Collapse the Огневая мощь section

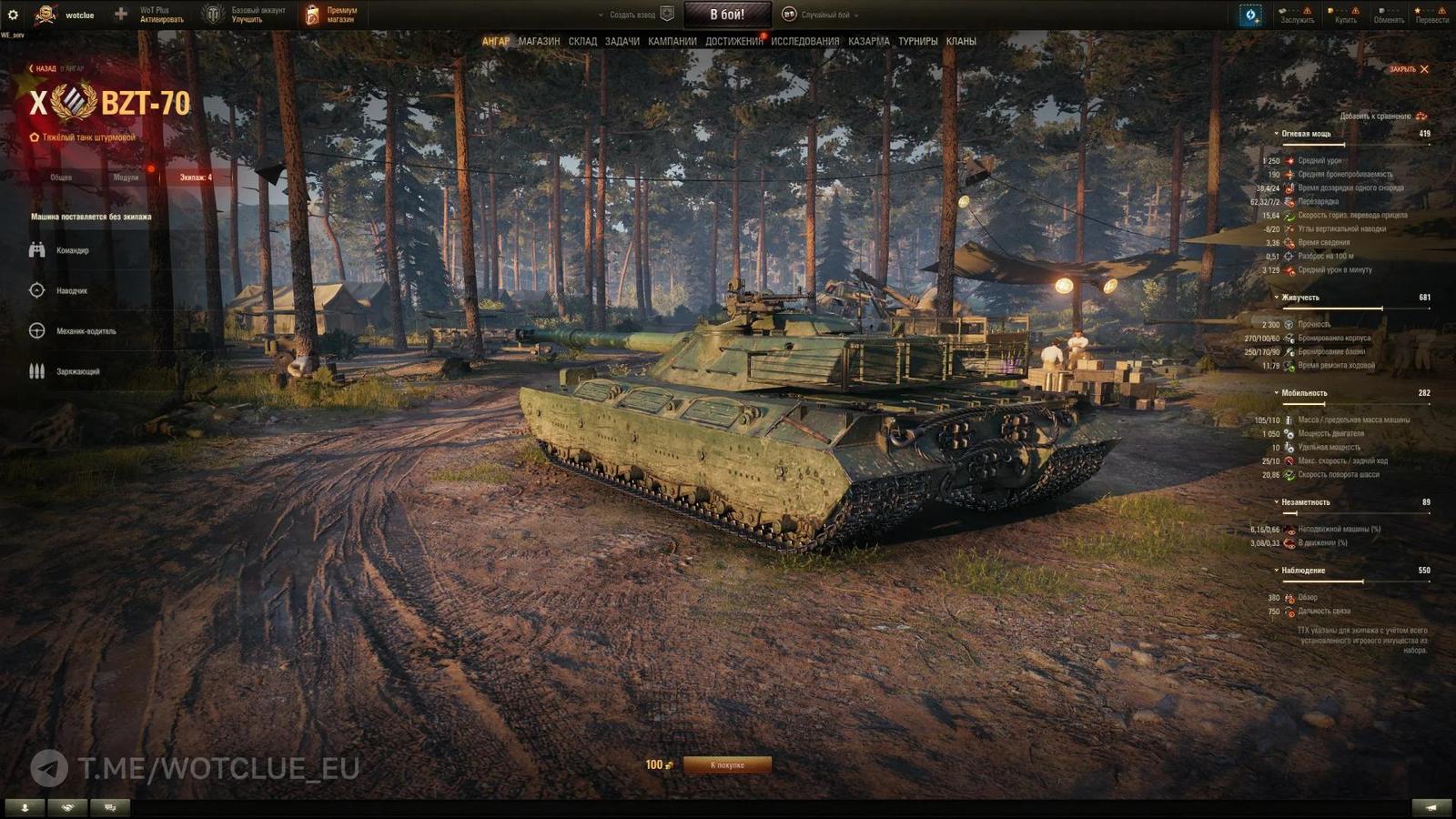[x=1278, y=133]
